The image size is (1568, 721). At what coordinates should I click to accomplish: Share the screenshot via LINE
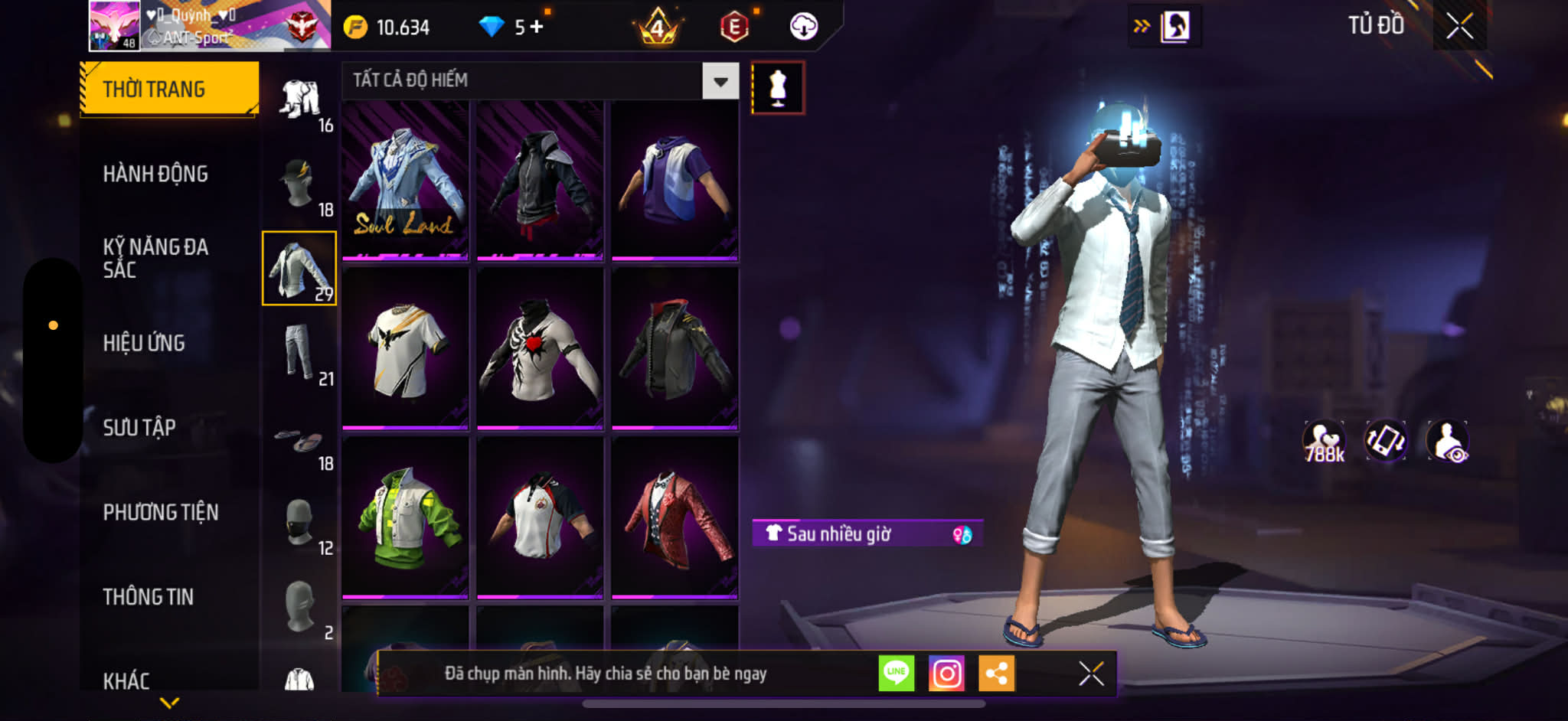pos(896,674)
